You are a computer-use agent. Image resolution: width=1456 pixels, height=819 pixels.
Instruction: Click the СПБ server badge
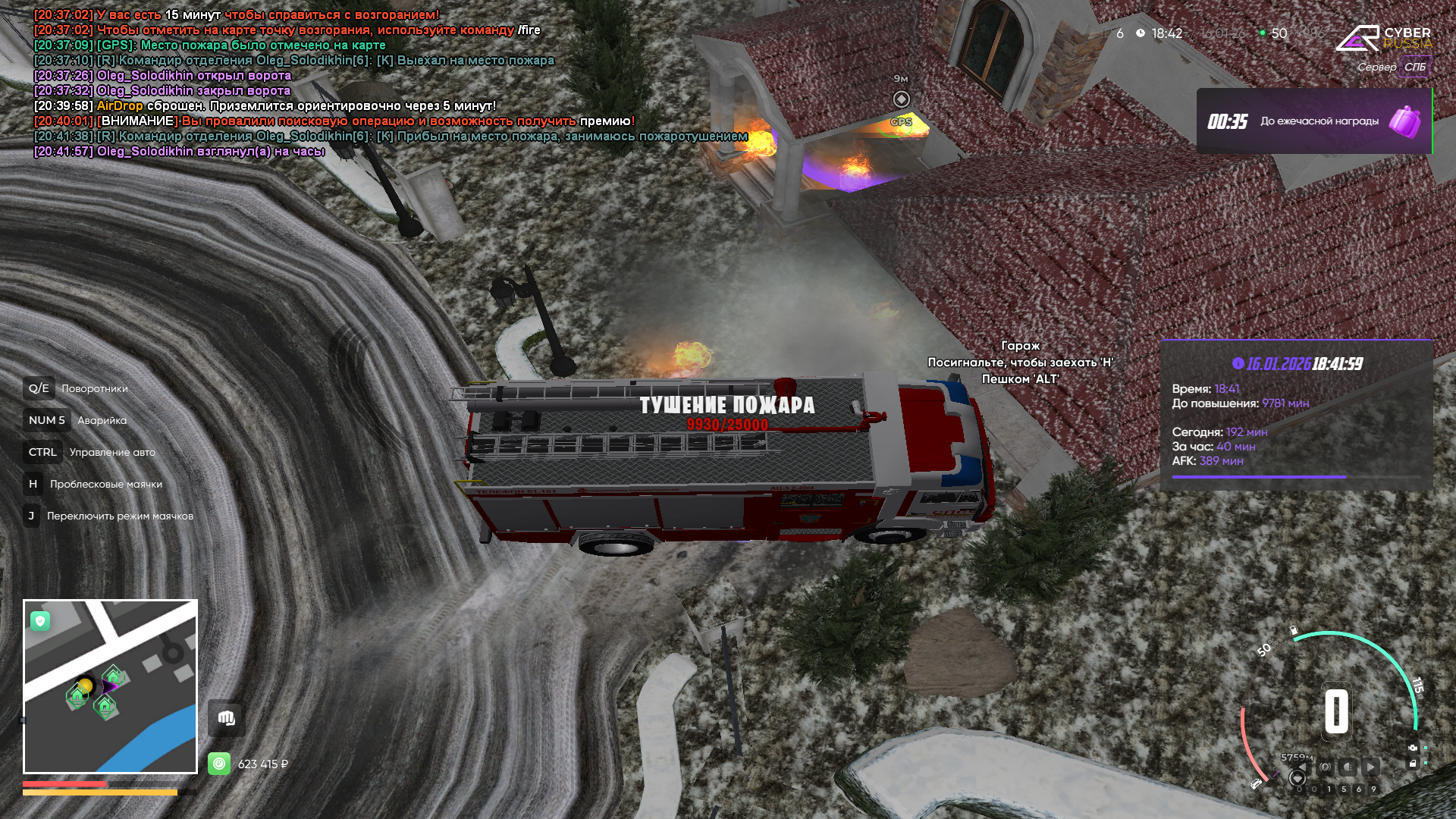tap(1414, 67)
